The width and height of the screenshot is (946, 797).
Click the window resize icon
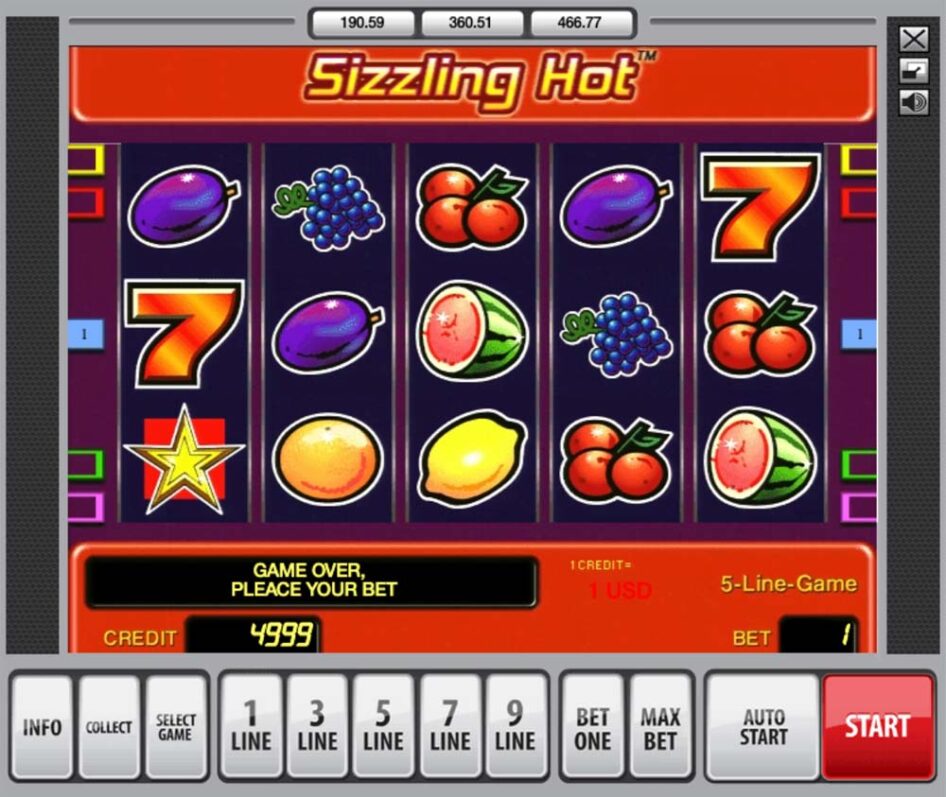coord(913,71)
